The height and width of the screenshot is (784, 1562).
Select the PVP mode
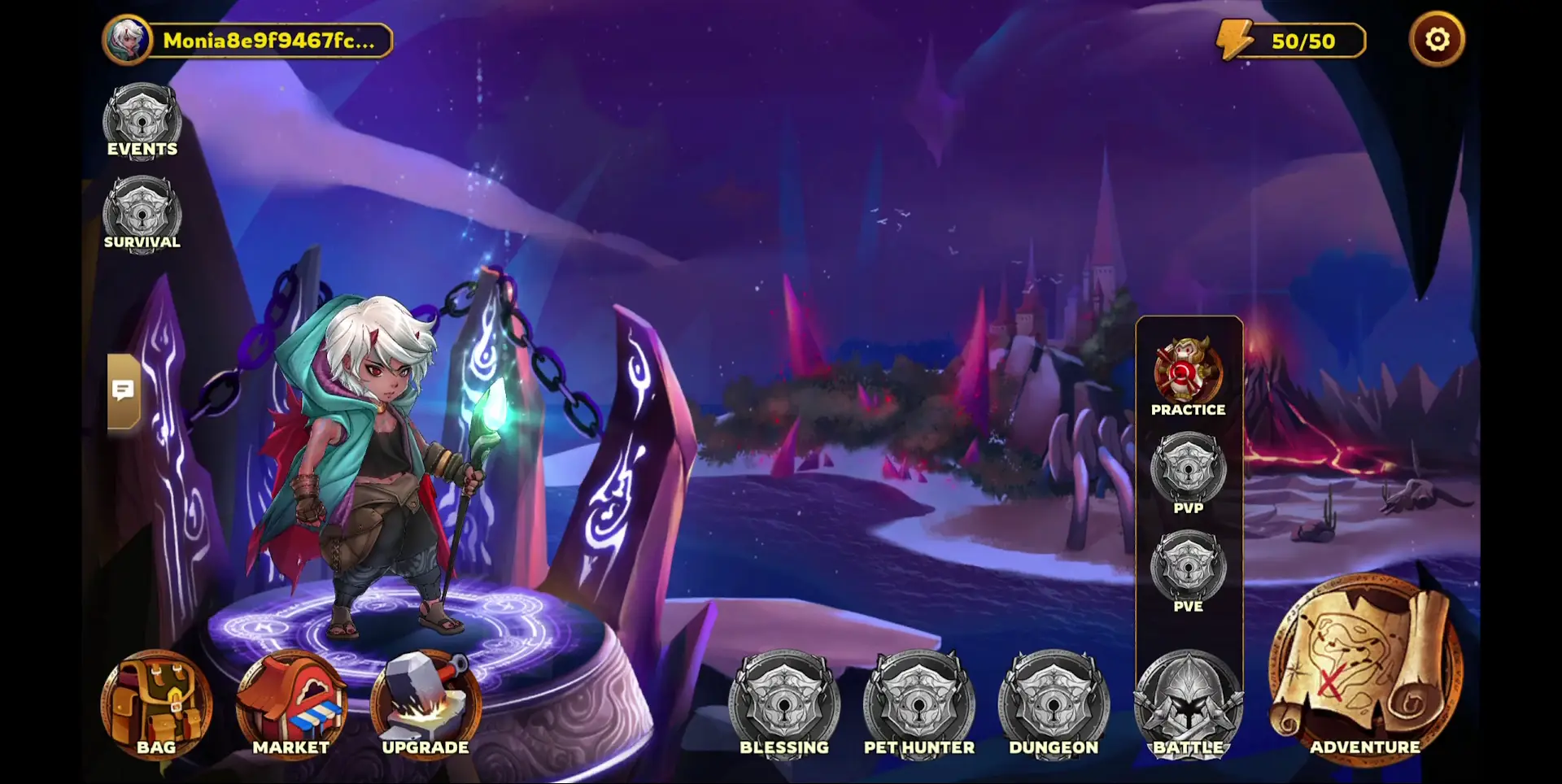[x=1189, y=472]
